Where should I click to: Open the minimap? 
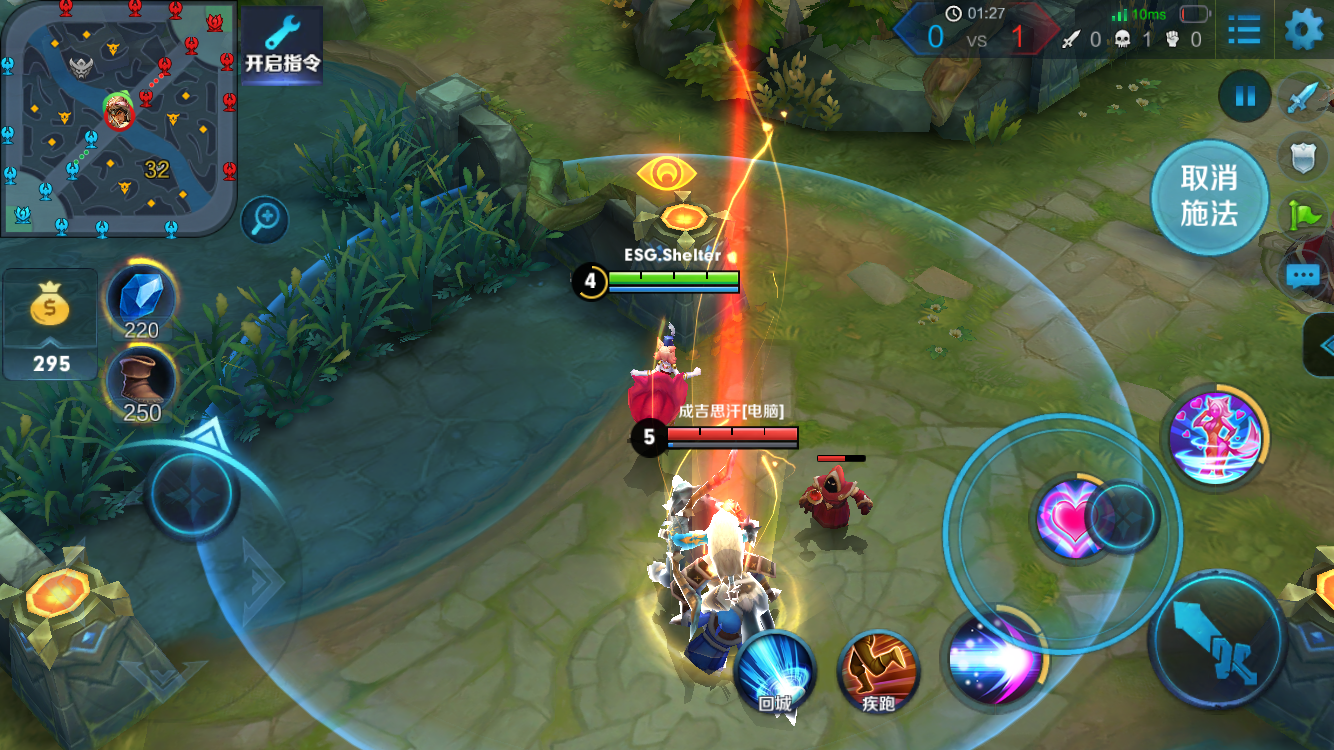click(x=118, y=118)
